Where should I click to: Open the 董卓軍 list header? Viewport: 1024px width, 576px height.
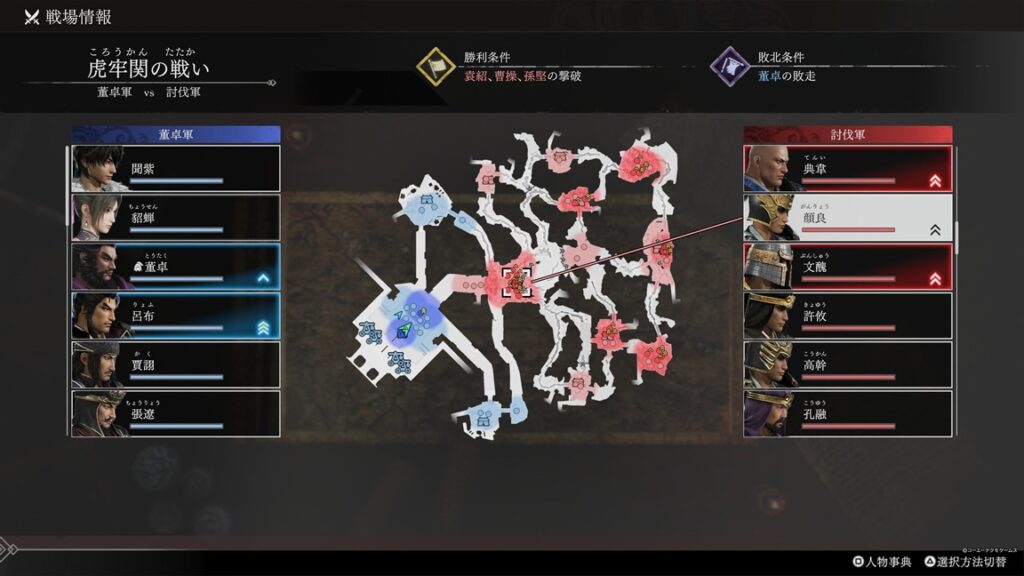pos(176,134)
